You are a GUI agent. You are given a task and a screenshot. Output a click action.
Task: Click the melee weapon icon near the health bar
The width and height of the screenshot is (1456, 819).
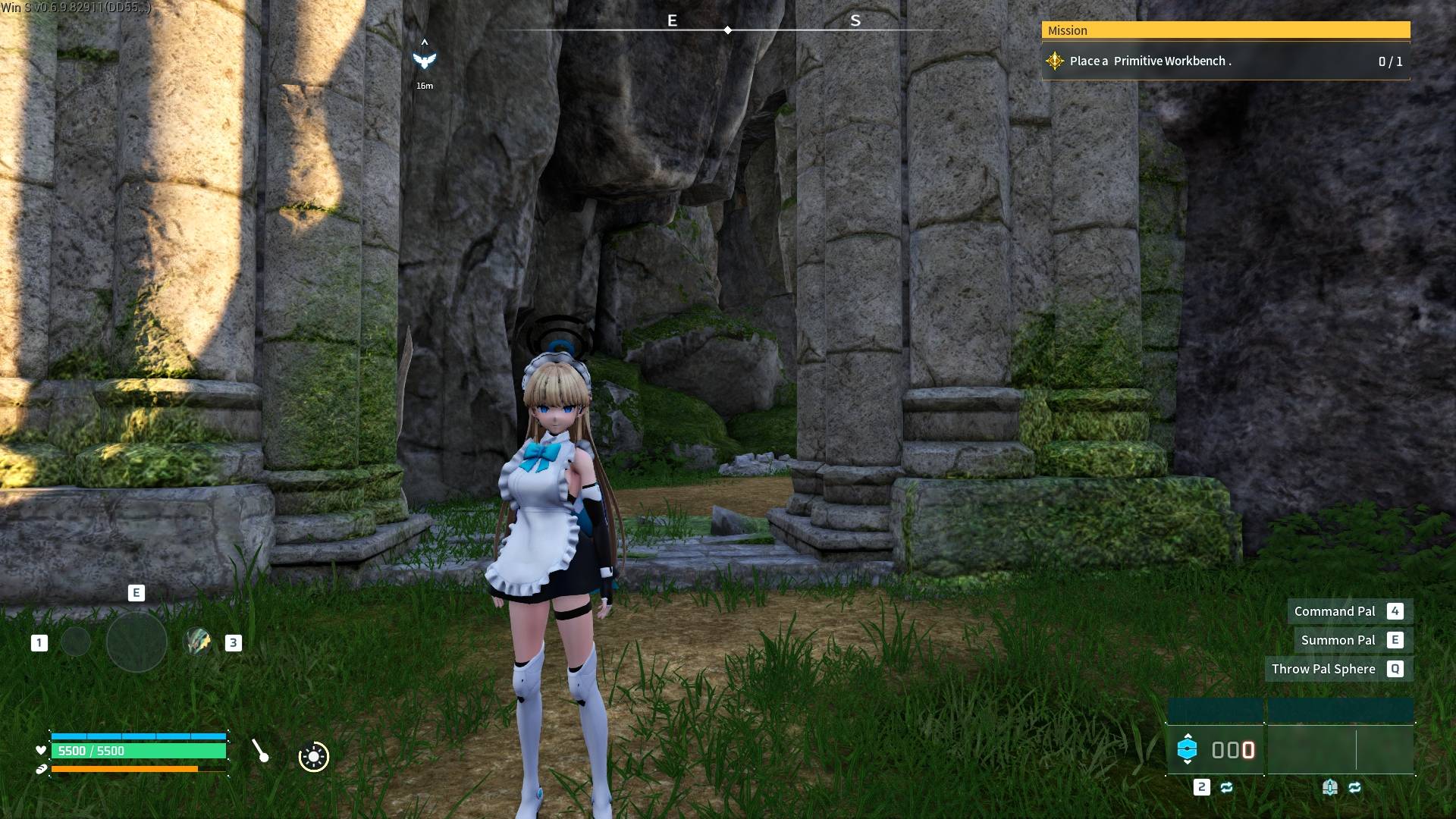(259, 751)
